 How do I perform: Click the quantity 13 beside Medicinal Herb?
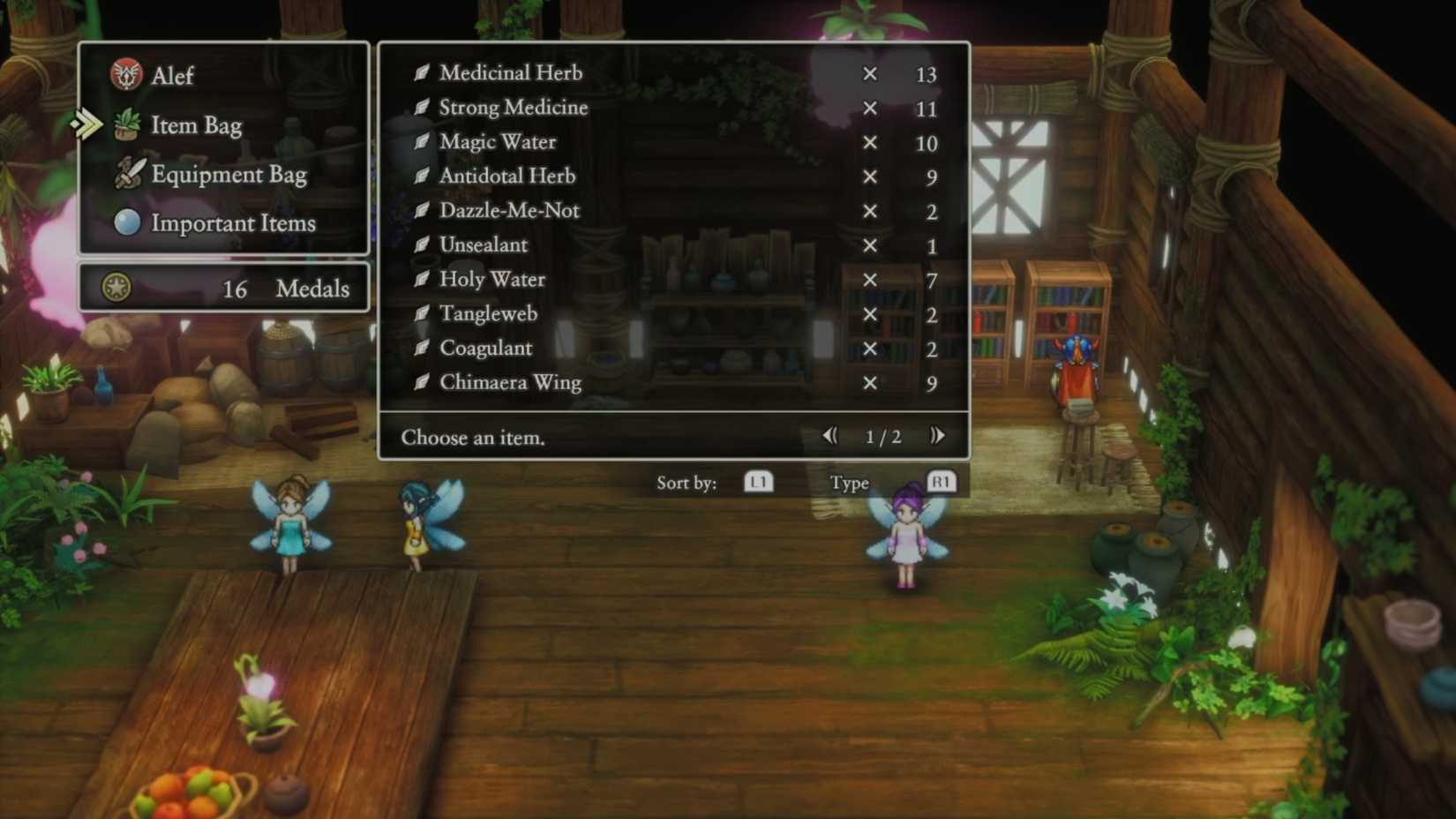(927, 74)
